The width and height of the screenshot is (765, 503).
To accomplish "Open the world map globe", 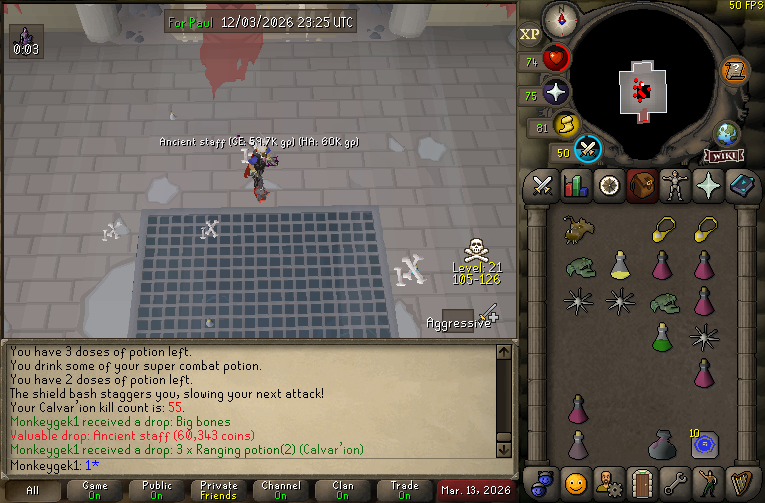I will (727, 135).
